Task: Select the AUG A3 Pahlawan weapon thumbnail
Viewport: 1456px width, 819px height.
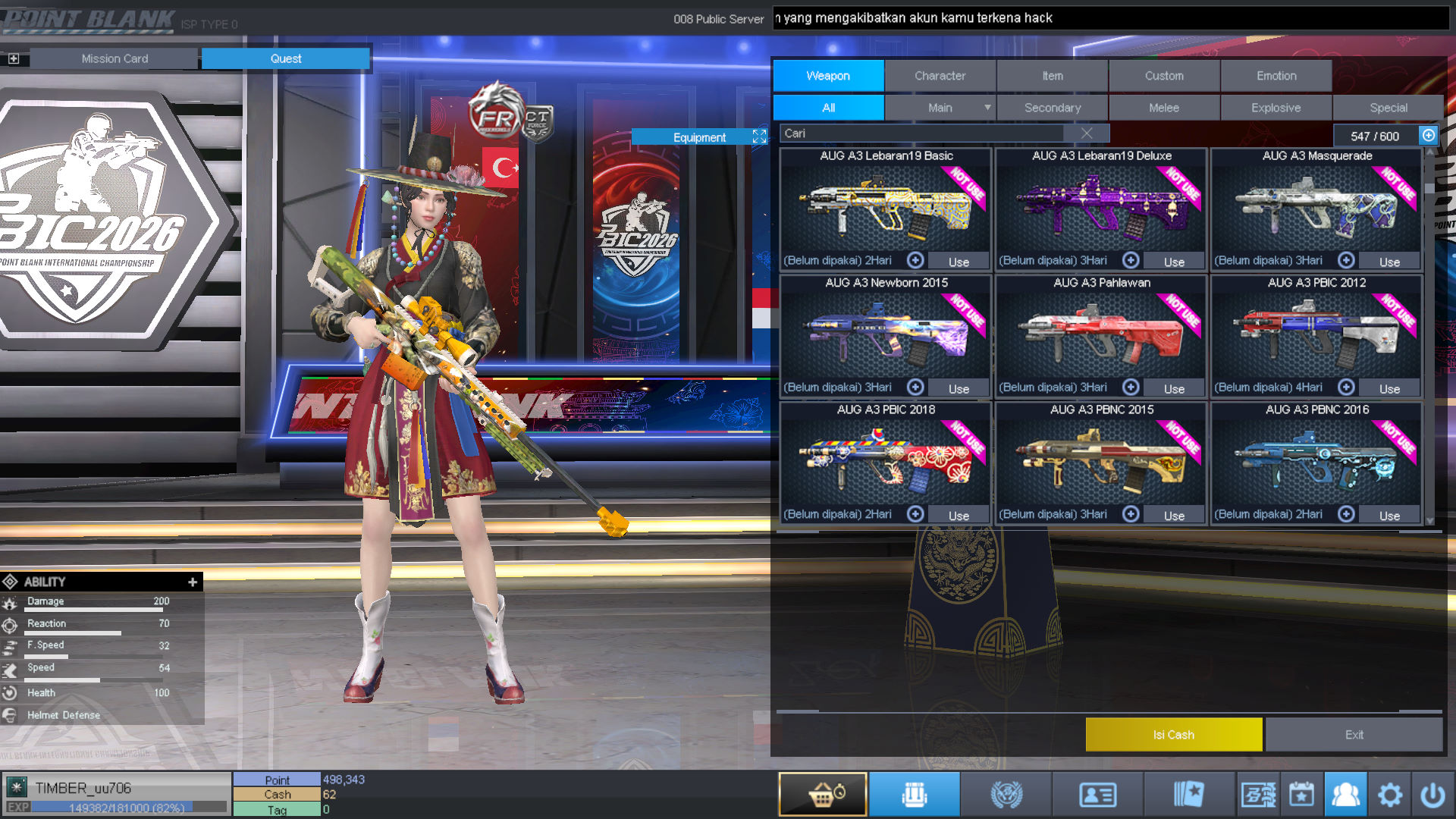Action: (1100, 334)
